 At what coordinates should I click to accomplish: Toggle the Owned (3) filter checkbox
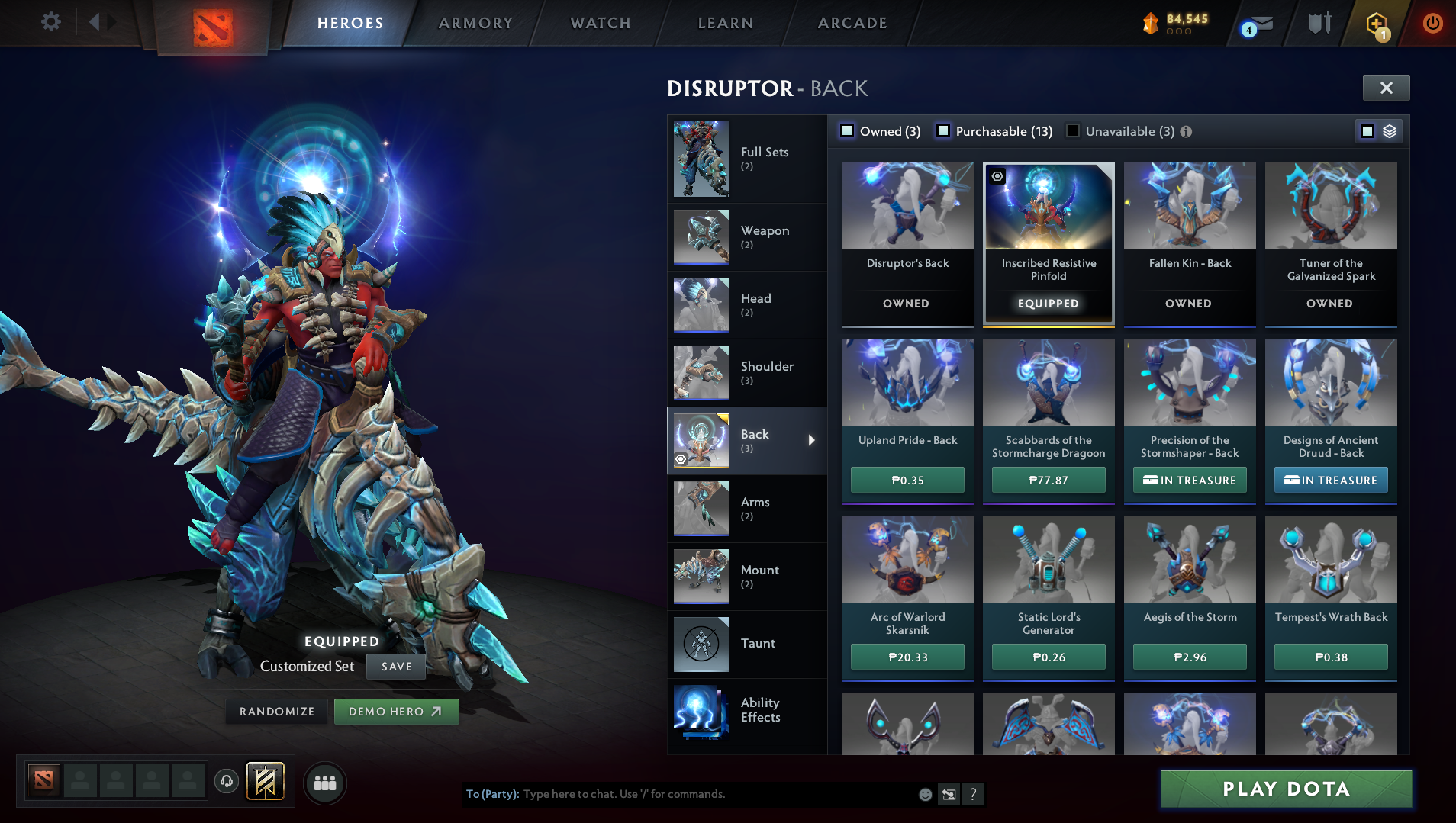click(x=846, y=130)
